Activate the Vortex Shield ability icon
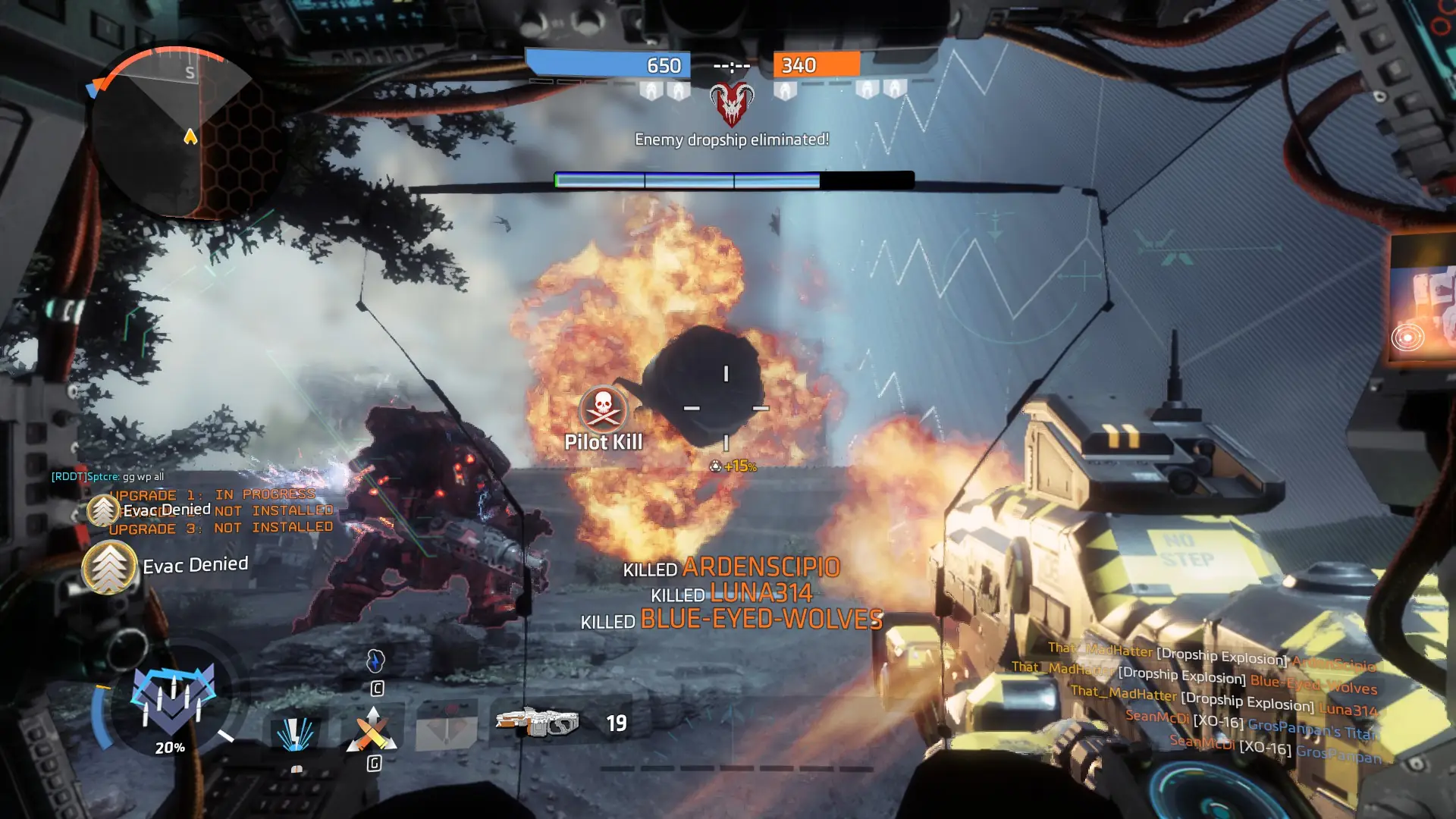 click(x=295, y=733)
